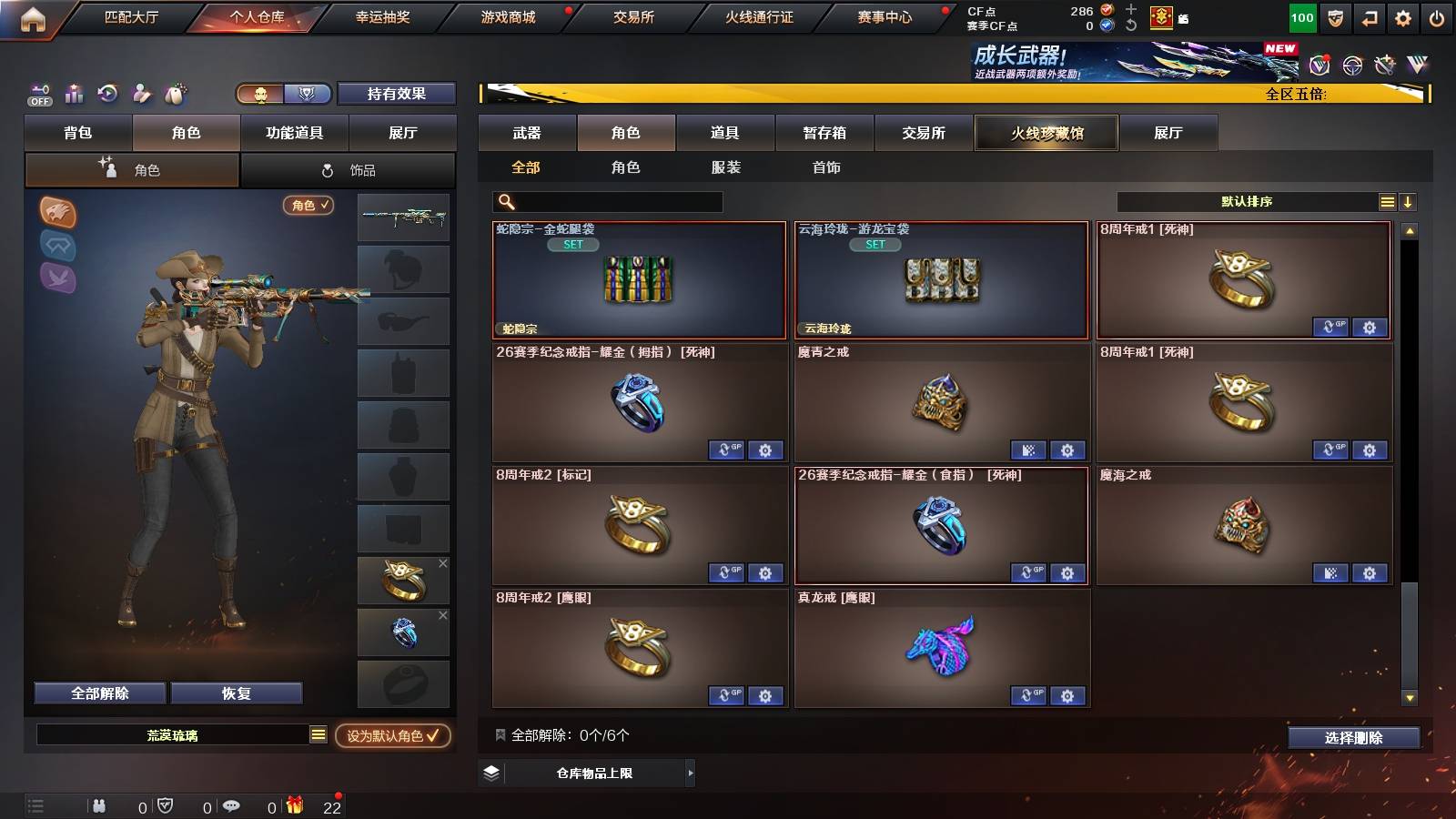The image size is (1456, 819).
Task: Click inside the warehouse search field
Action: coord(610,202)
